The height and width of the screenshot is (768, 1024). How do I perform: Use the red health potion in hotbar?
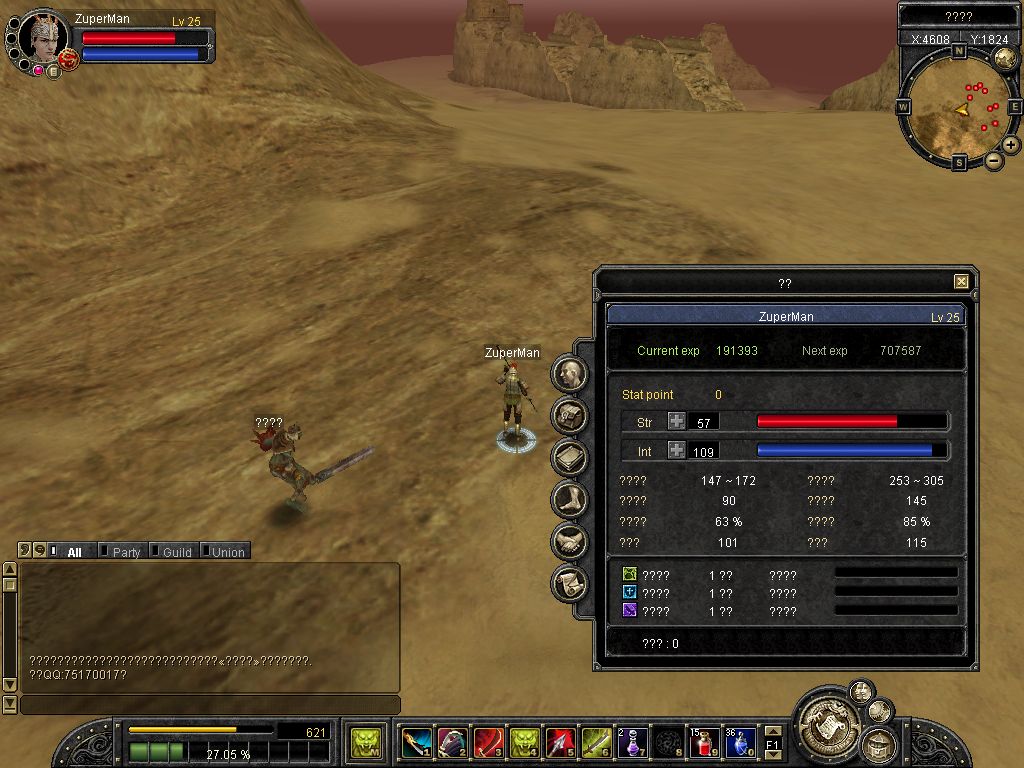tap(704, 743)
